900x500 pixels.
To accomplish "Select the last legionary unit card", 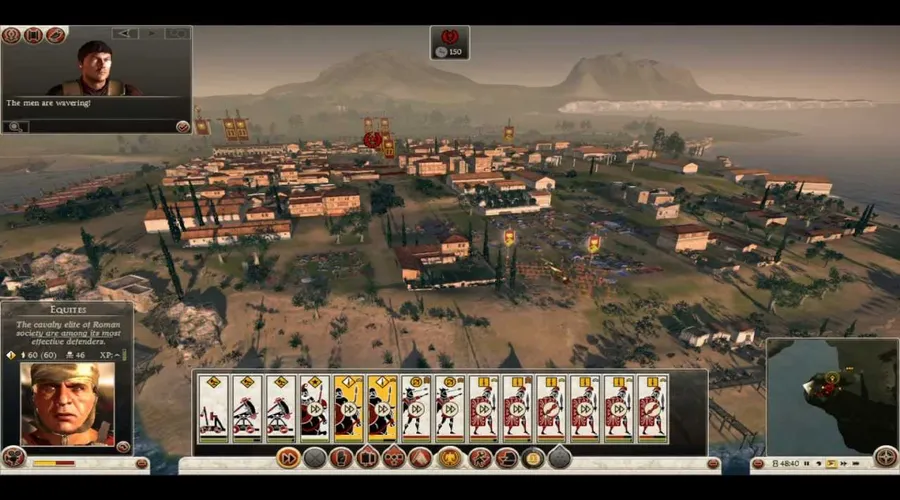I will click(652, 408).
